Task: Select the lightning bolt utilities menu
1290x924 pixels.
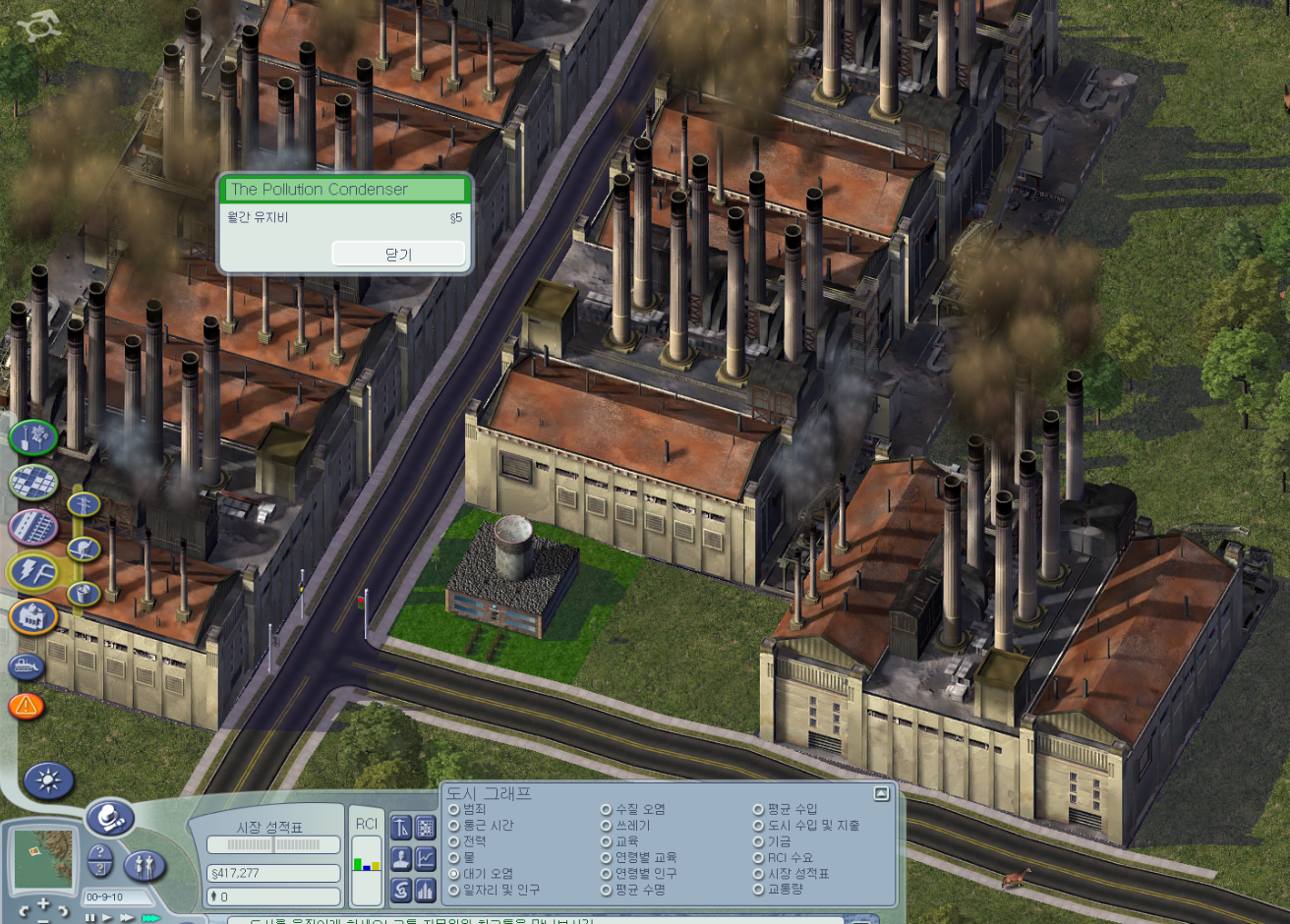Action: point(33,572)
